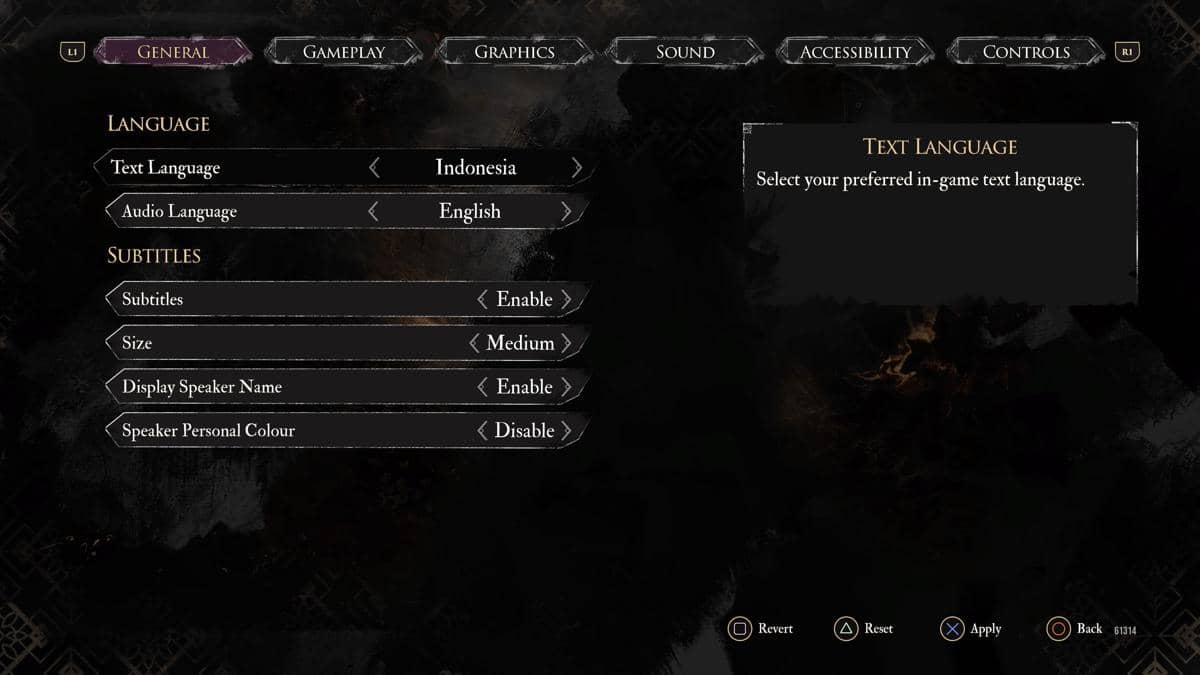Decrease subtitle Size with the left arrow
Image resolution: width=1200 pixels, height=675 pixels.
(x=474, y=343)
